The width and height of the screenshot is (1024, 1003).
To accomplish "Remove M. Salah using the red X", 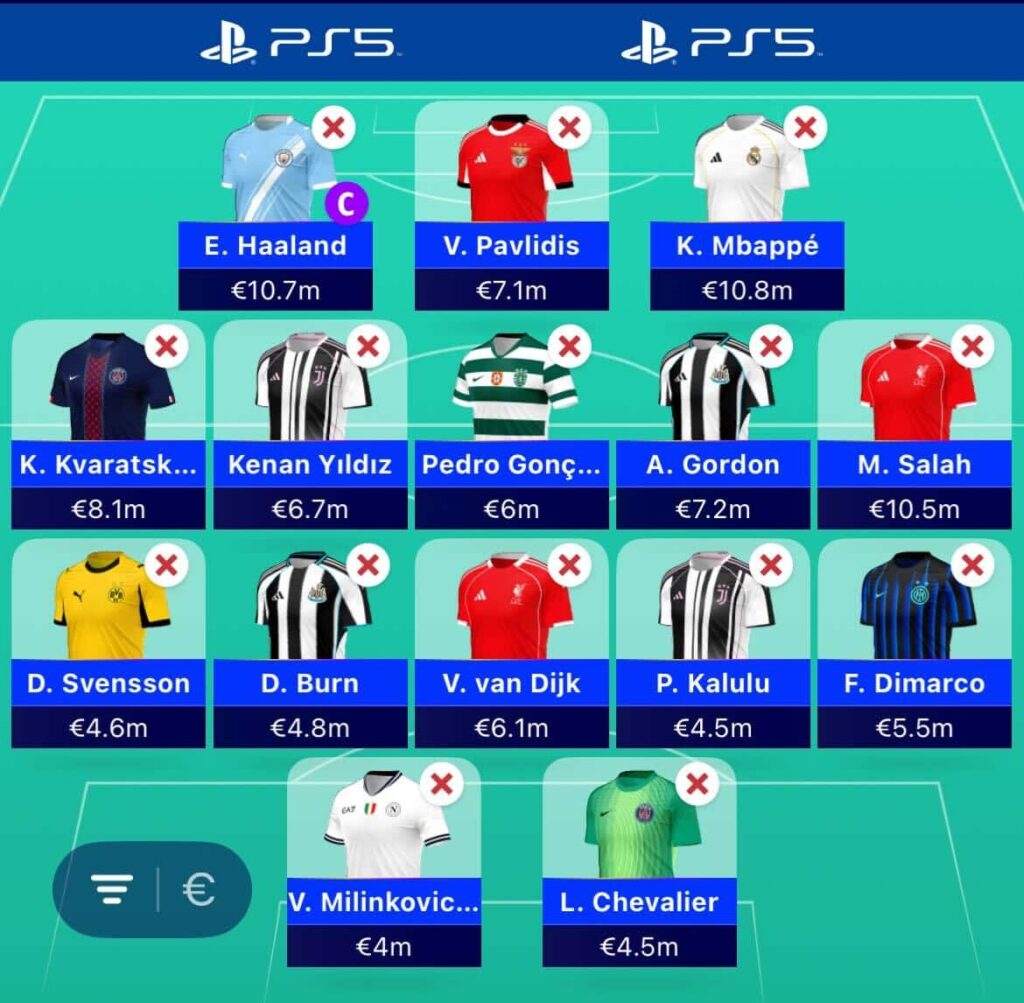I will click(972, 347).
